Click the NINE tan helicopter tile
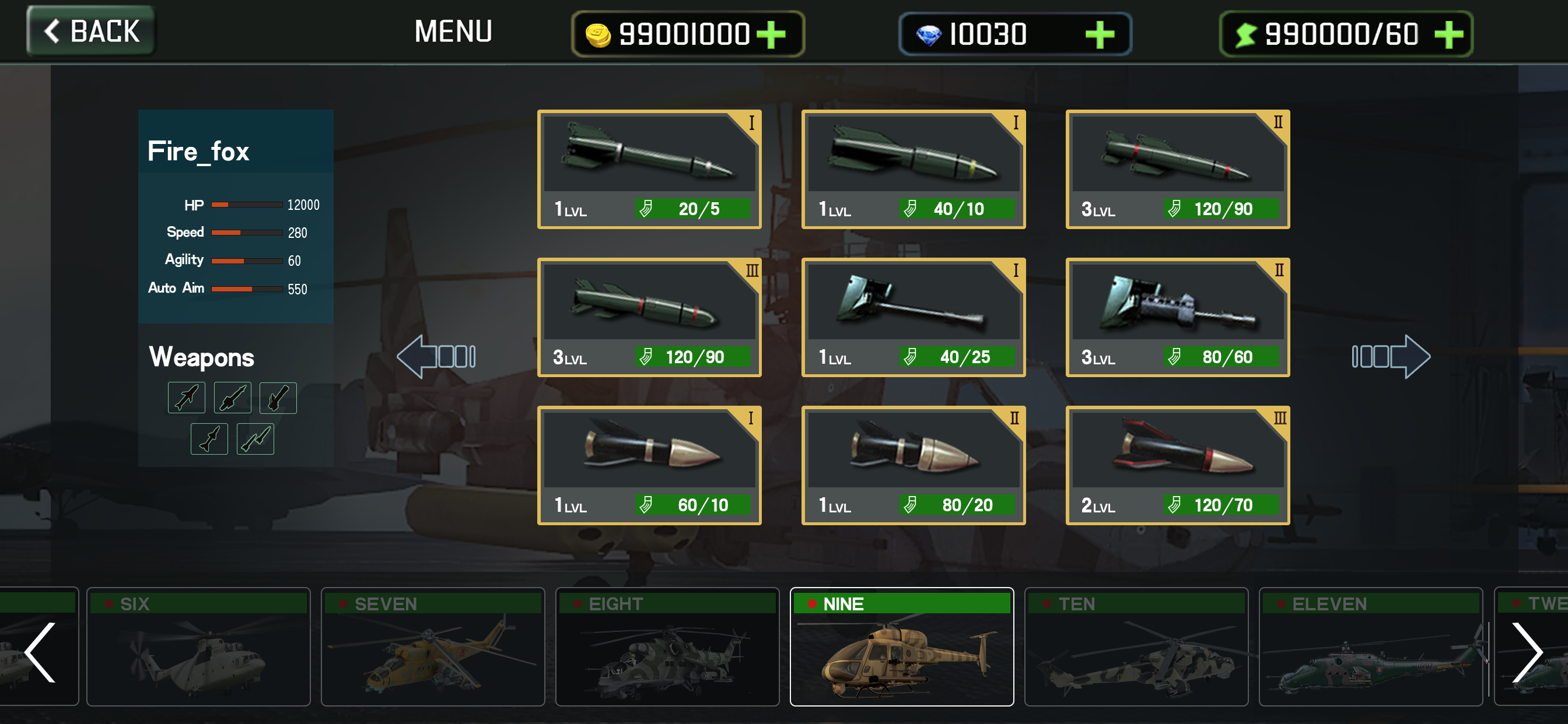This screenshot has width=1568, height=724. (x=901, y=646)
